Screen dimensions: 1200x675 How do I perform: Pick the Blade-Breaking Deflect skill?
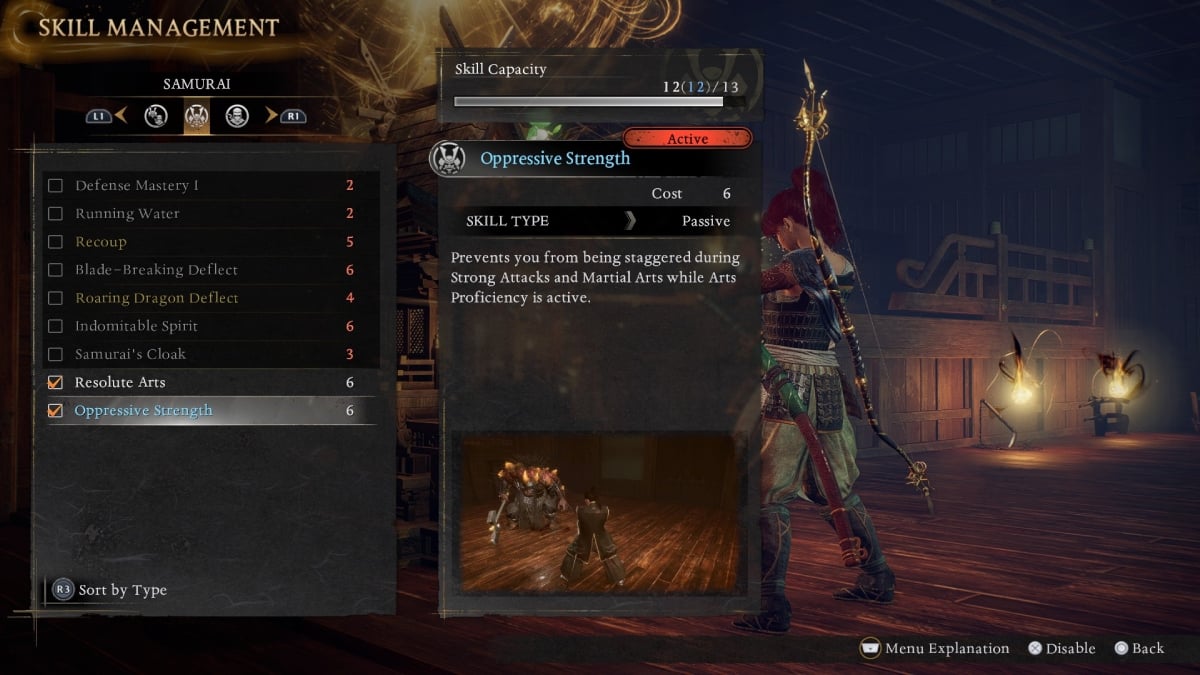click(x=156, y=270)
